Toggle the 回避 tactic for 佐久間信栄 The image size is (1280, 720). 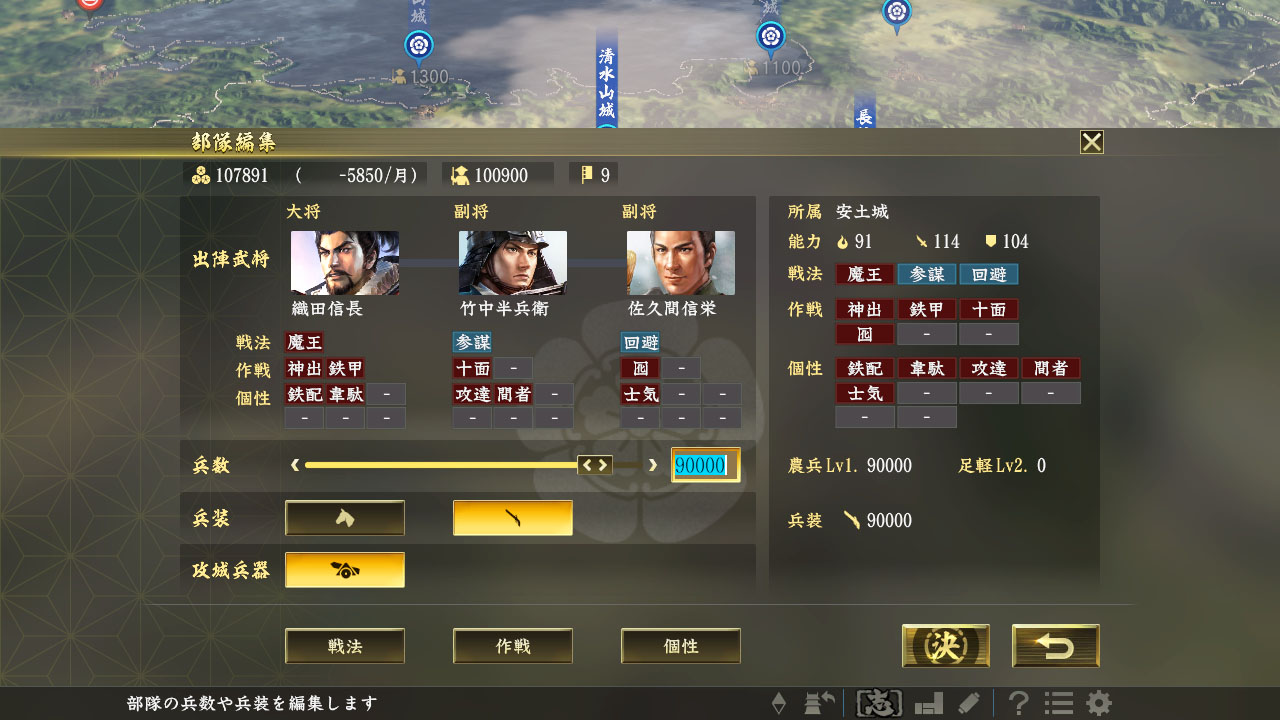tap(639, 343)
